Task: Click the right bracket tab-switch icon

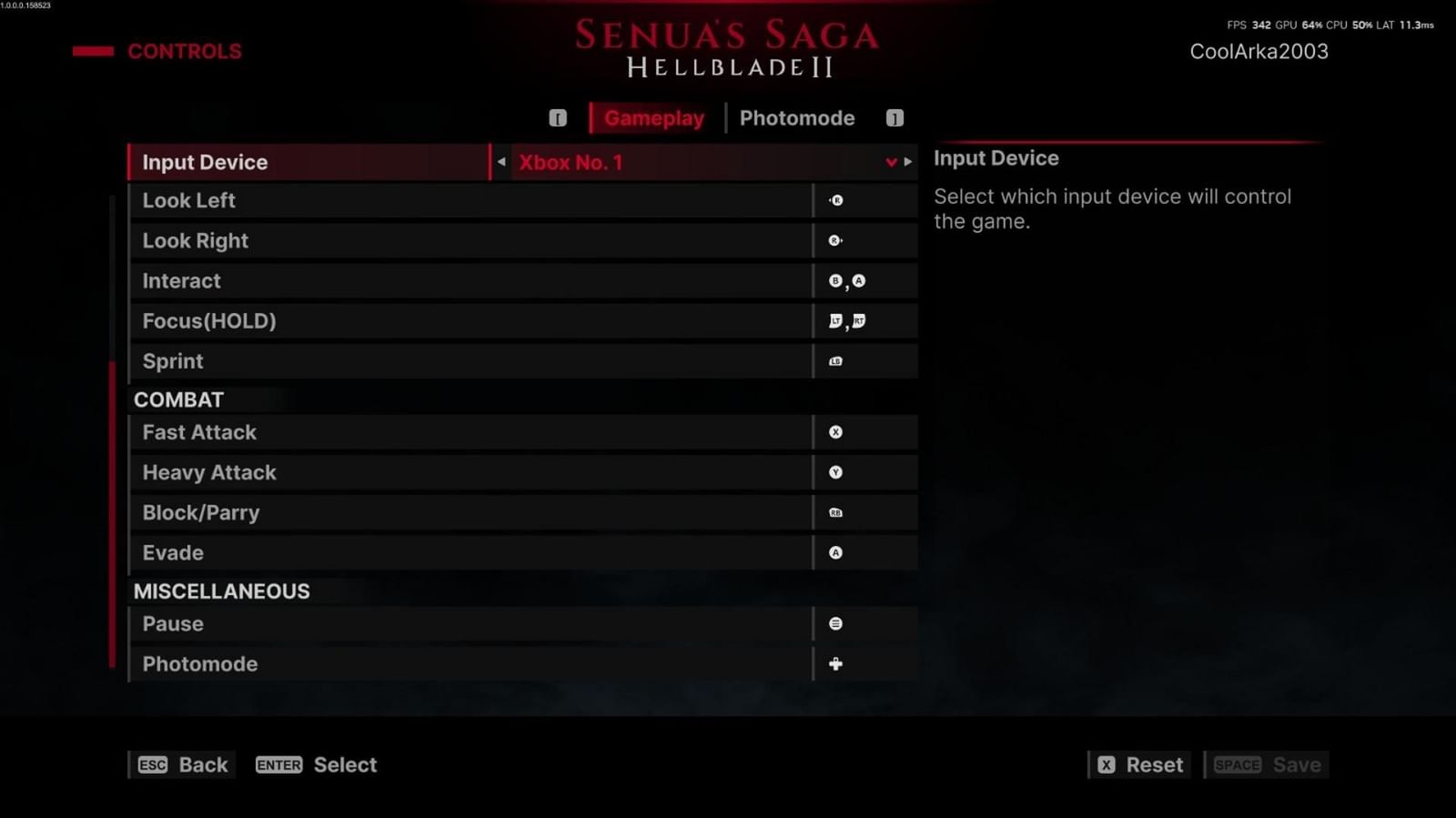Action: point(894,117)
